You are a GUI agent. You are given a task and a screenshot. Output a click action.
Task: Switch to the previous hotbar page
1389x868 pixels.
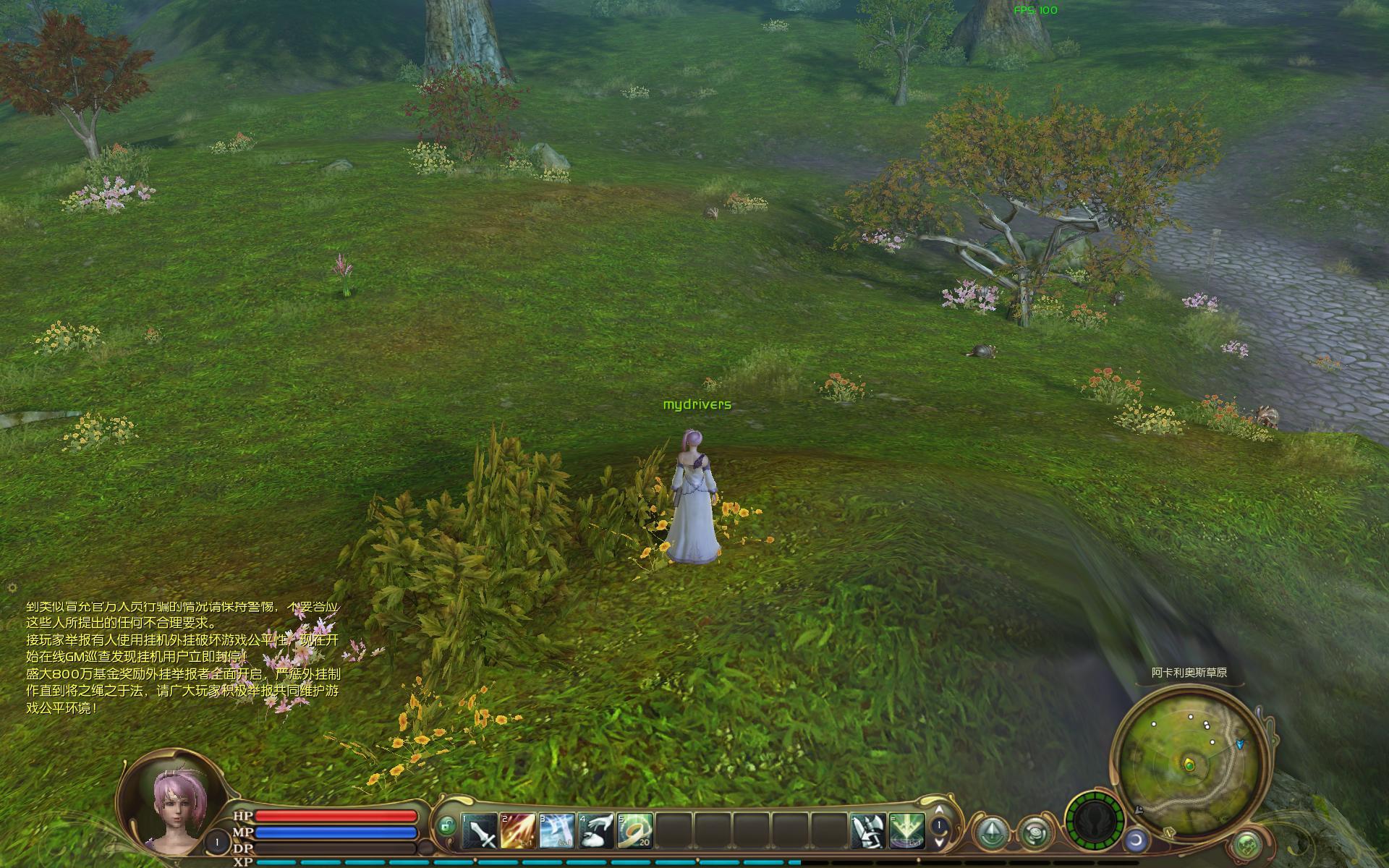pos(939,810)
